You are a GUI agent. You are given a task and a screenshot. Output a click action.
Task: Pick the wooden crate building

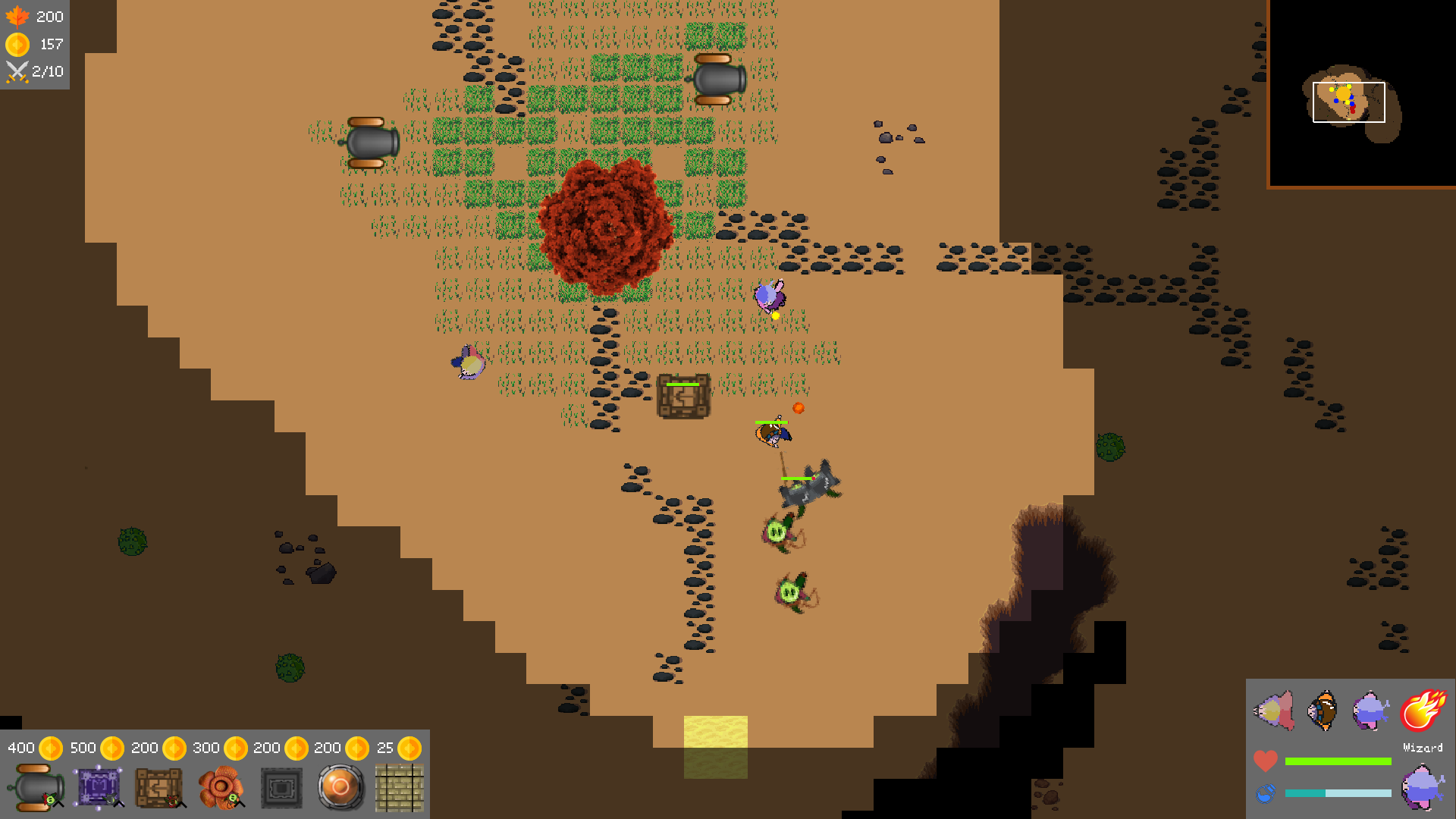click(x=158, y=787)
